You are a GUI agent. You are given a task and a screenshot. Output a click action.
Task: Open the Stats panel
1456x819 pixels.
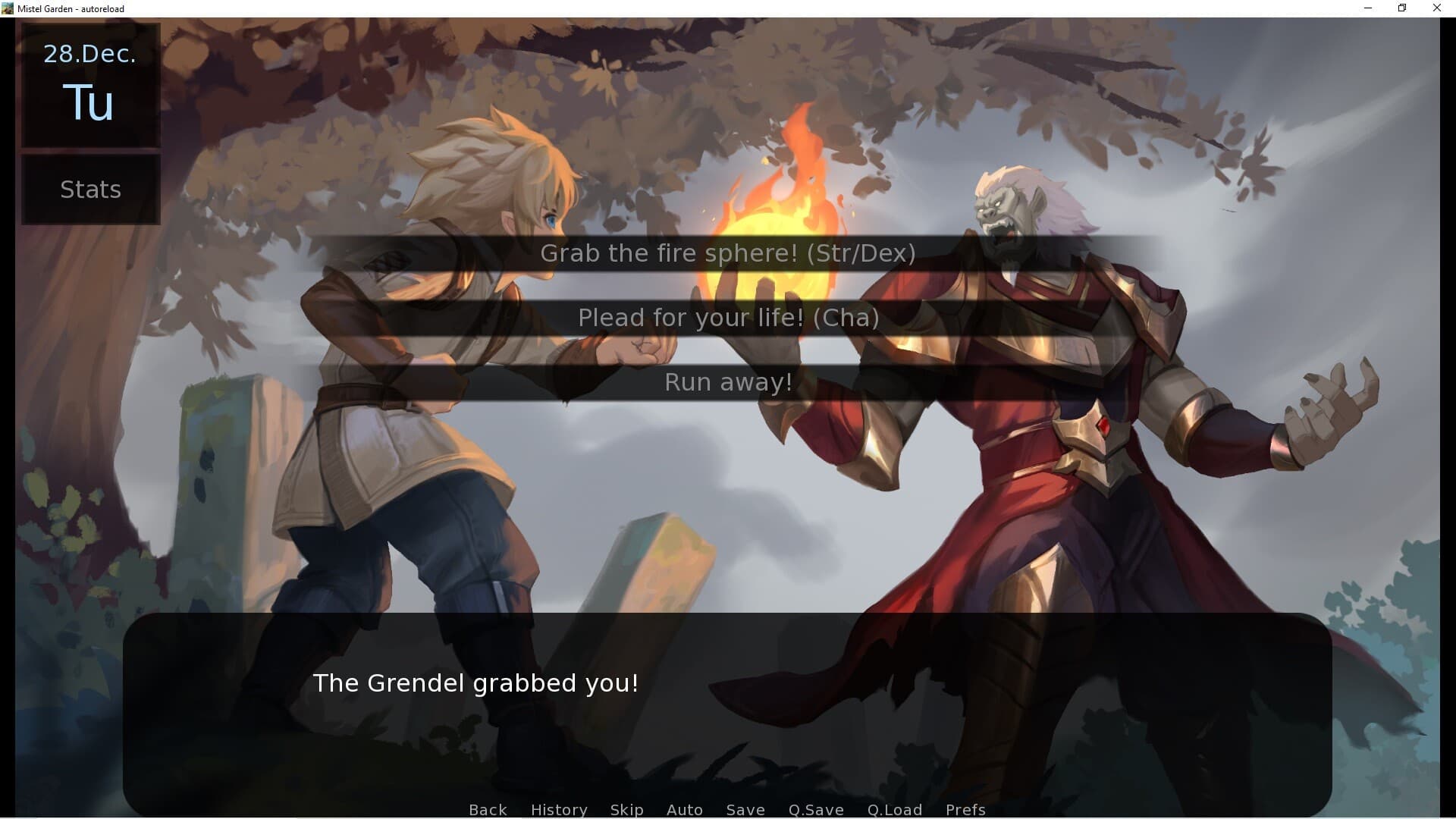pos(89,190)
